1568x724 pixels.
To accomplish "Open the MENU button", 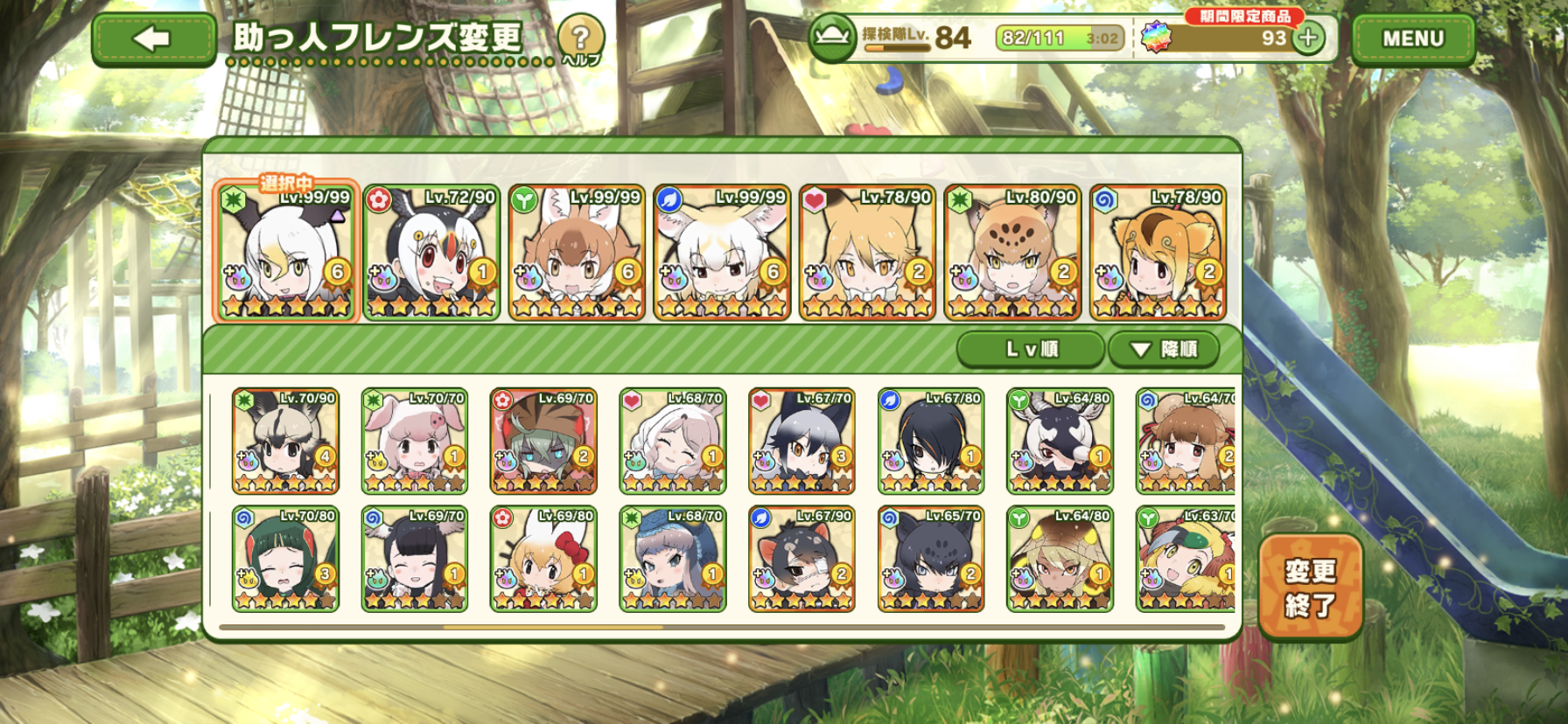I will pos(1412,39).
